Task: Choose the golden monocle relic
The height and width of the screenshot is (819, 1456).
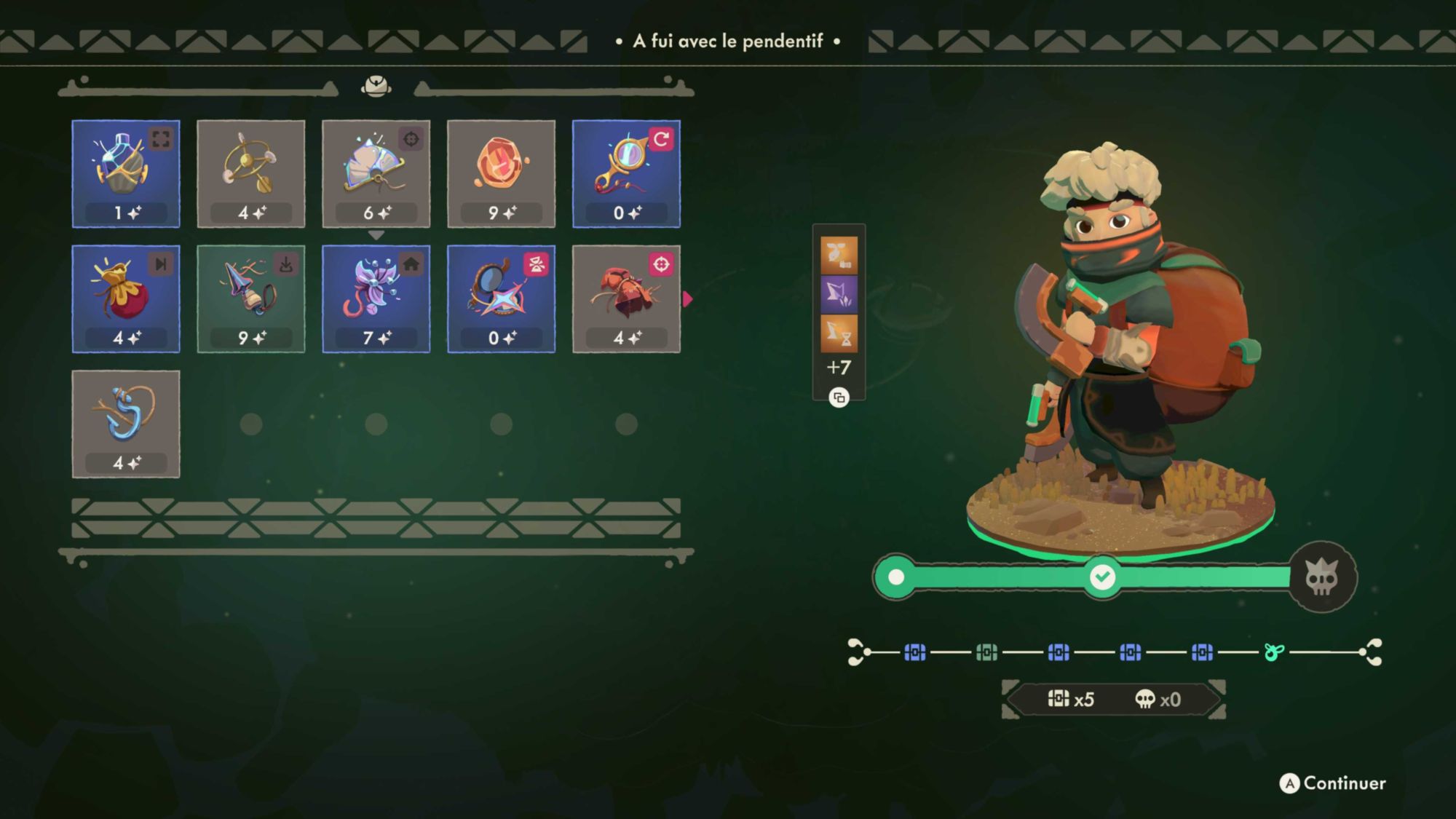Action: coord(627,174)
